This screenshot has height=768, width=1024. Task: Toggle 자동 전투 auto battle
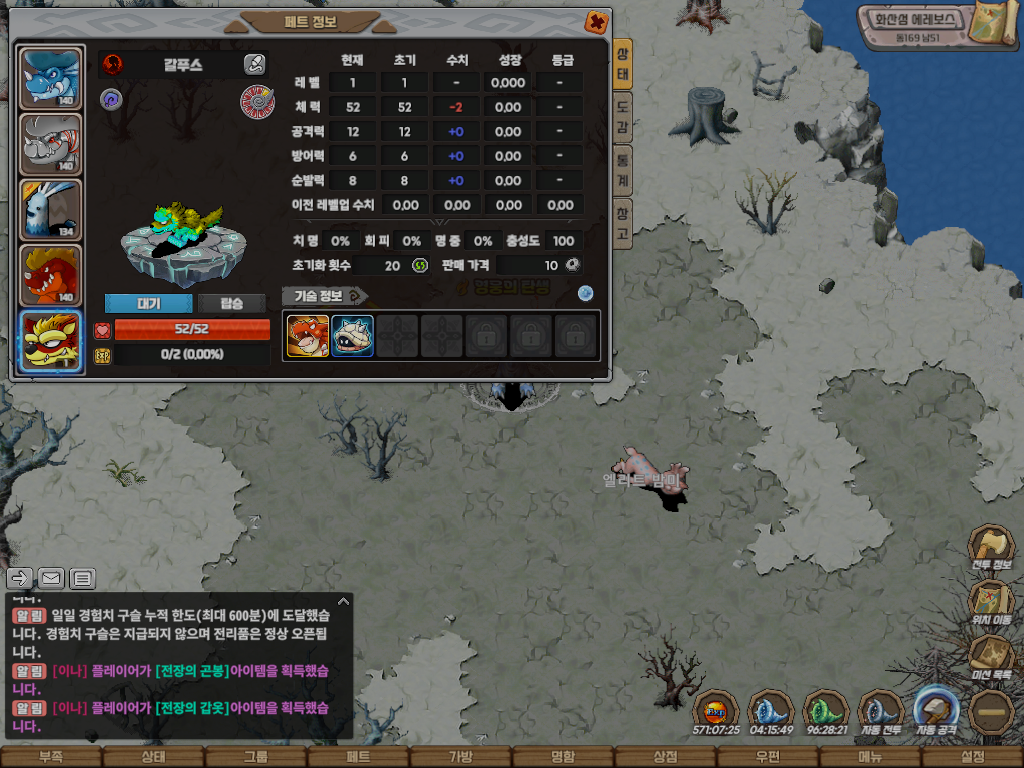(881, 714)
